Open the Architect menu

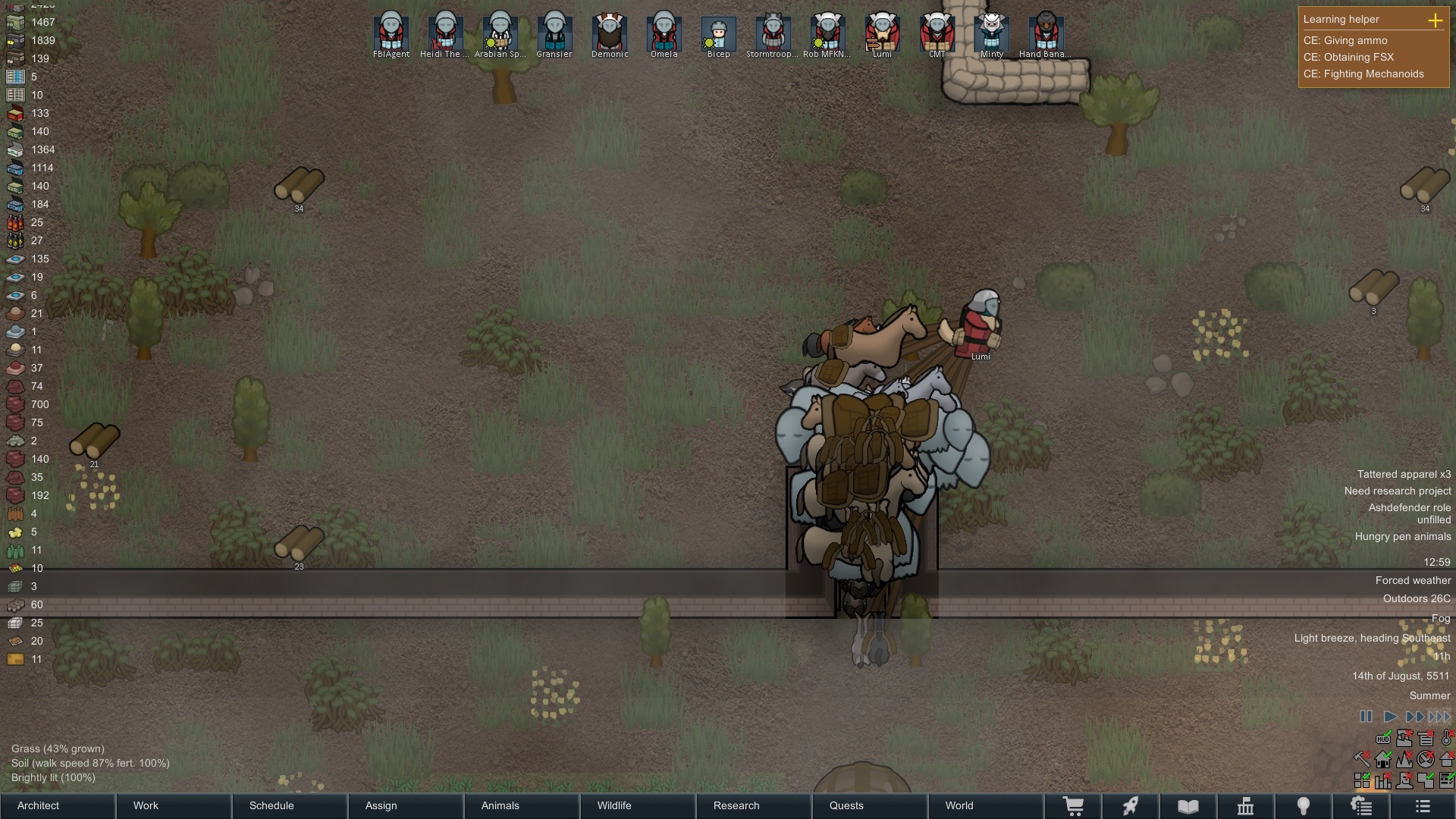click(x=36, y=806)
